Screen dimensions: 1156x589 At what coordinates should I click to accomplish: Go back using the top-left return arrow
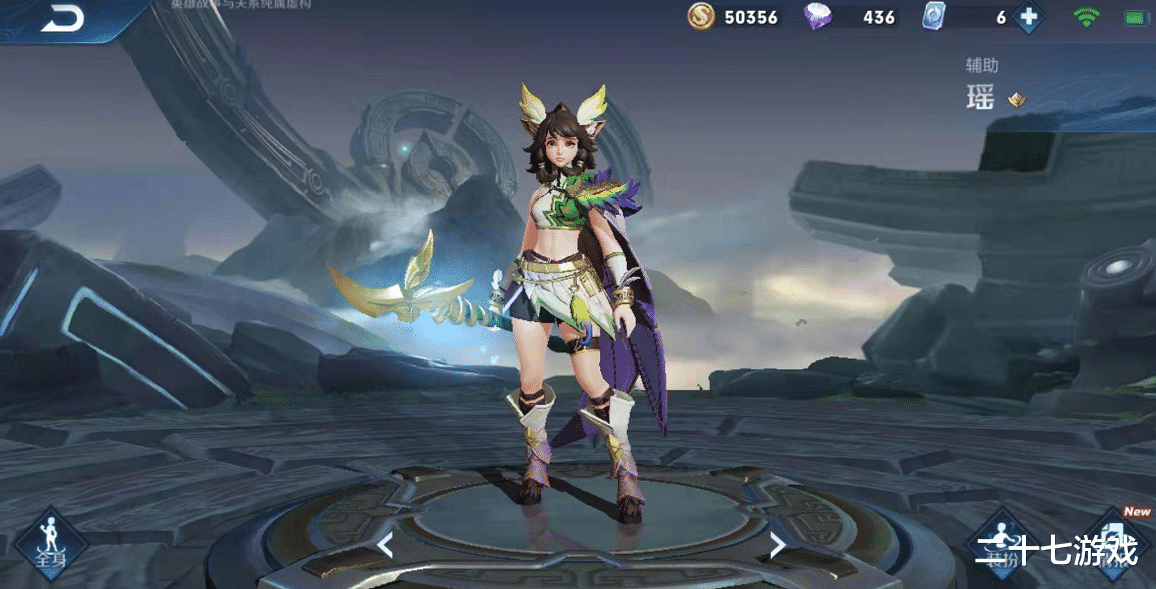[62, 19]
